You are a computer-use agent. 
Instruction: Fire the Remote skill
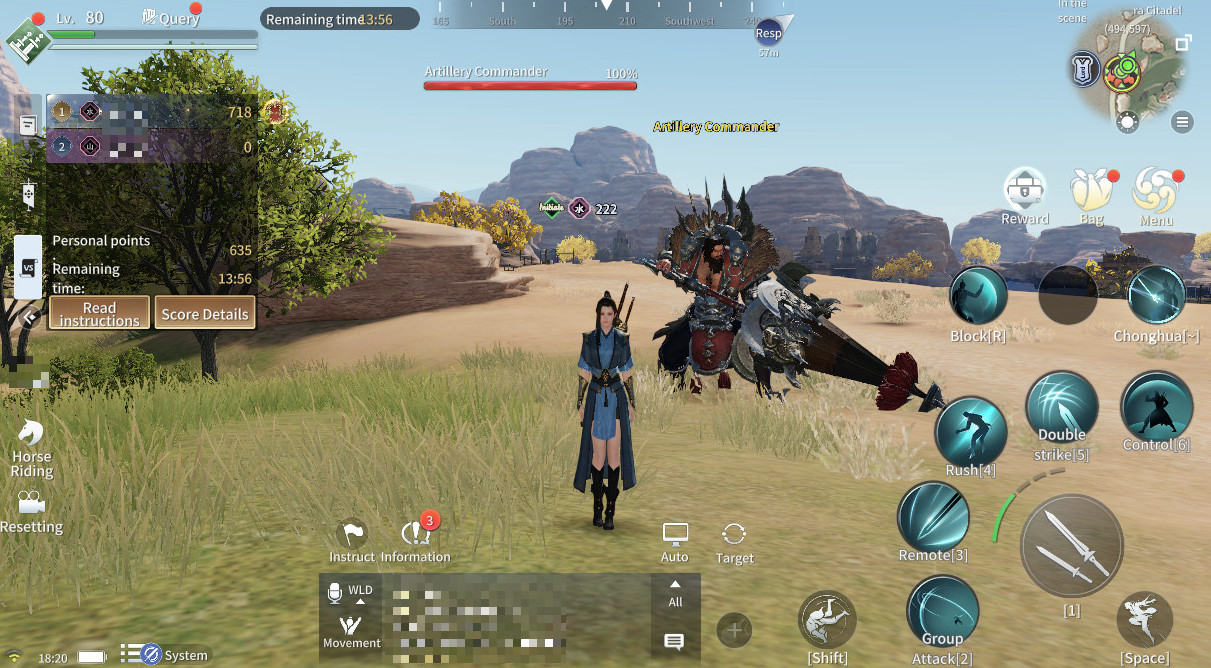933,518
